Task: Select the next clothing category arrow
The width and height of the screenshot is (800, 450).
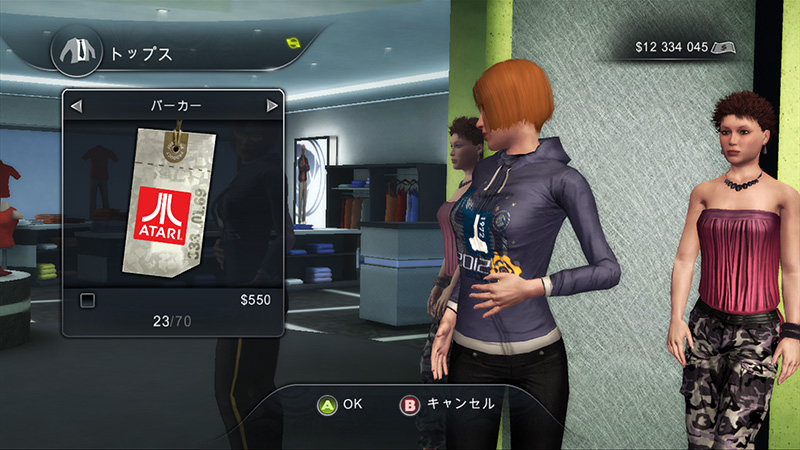Action: pos(271,105)
